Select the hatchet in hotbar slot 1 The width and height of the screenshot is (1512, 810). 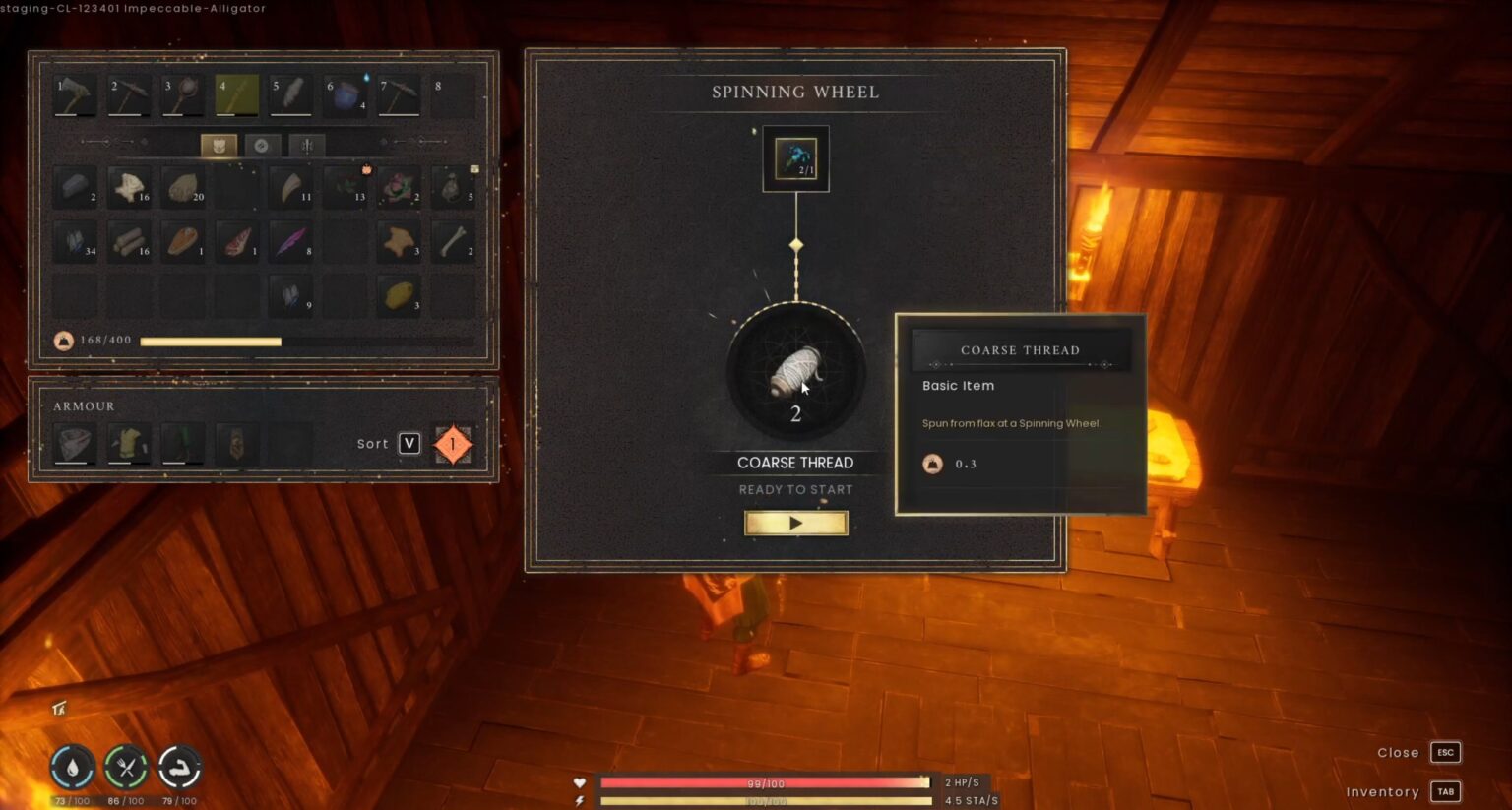pos(76,93)
